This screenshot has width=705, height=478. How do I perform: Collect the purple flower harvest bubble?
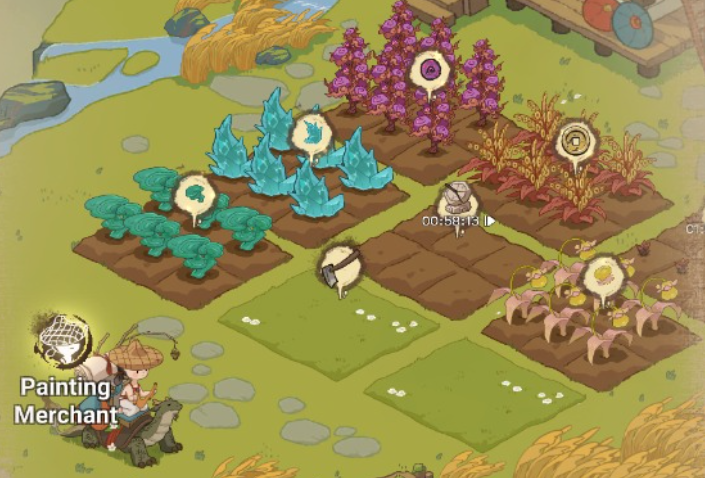[431, 70]
